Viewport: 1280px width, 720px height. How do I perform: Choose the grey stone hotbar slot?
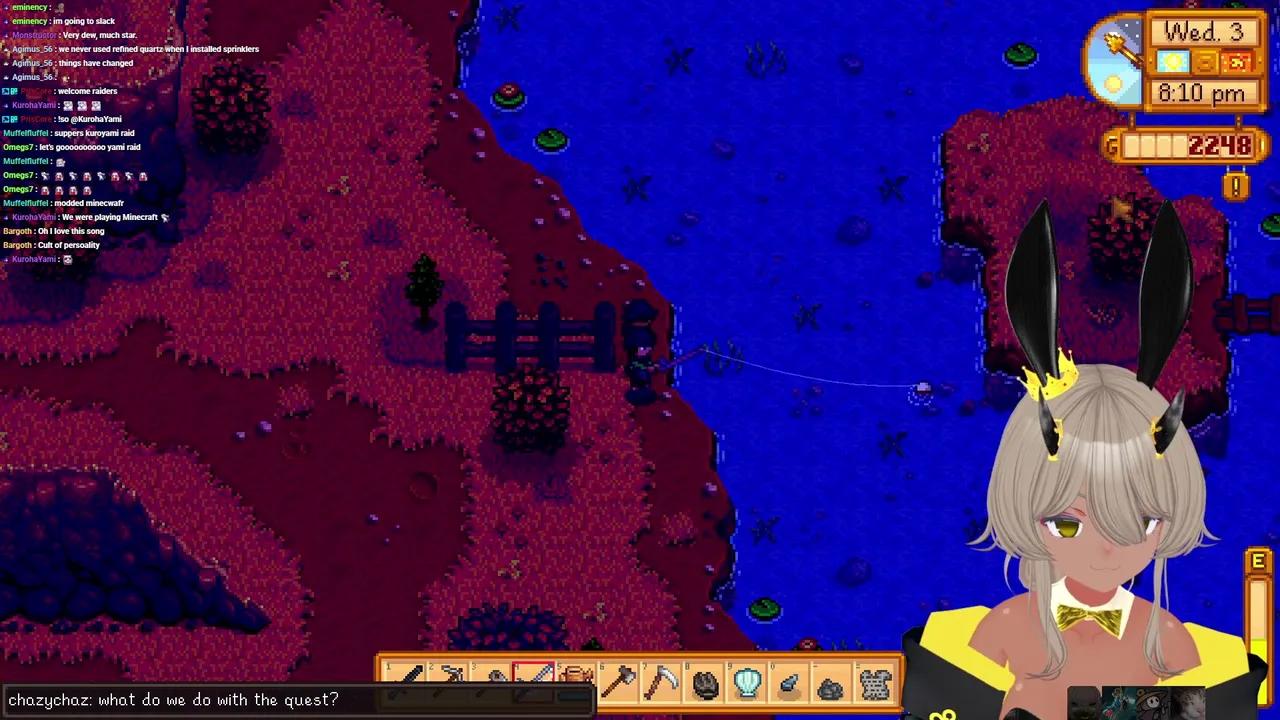(830, 685)
